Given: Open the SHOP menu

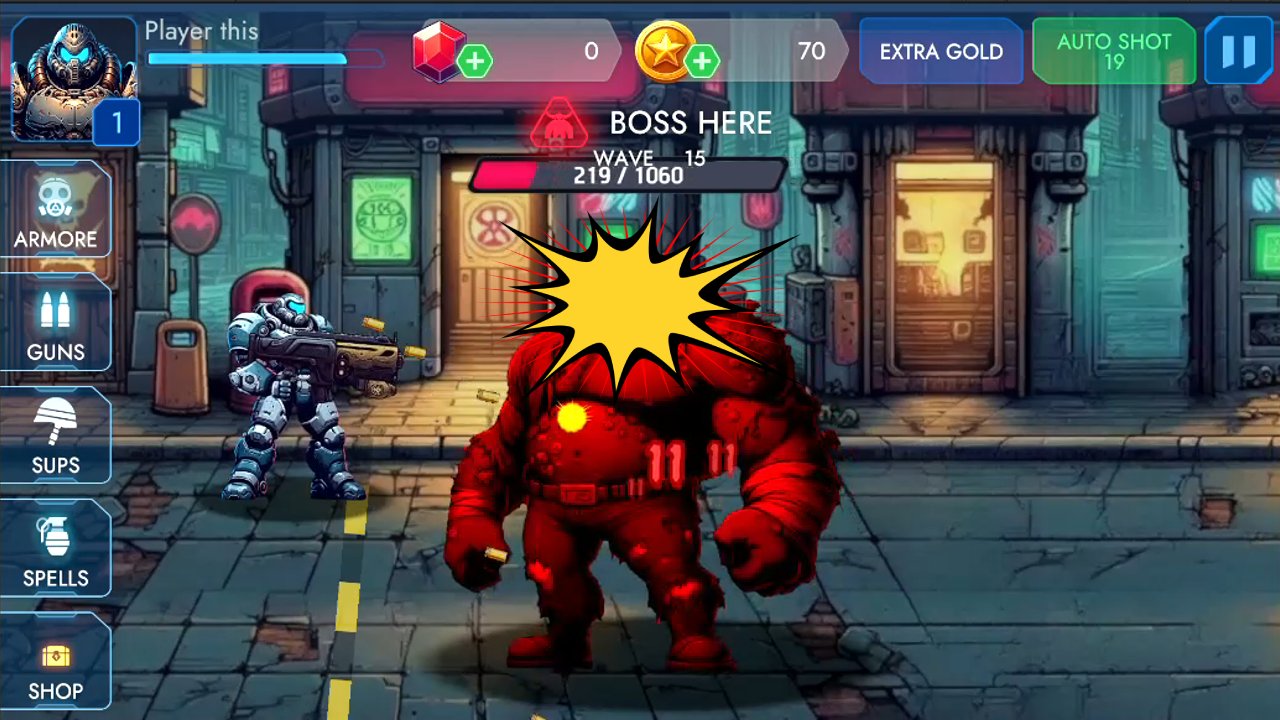Looking at the screenshot, I should click(57, 665).
